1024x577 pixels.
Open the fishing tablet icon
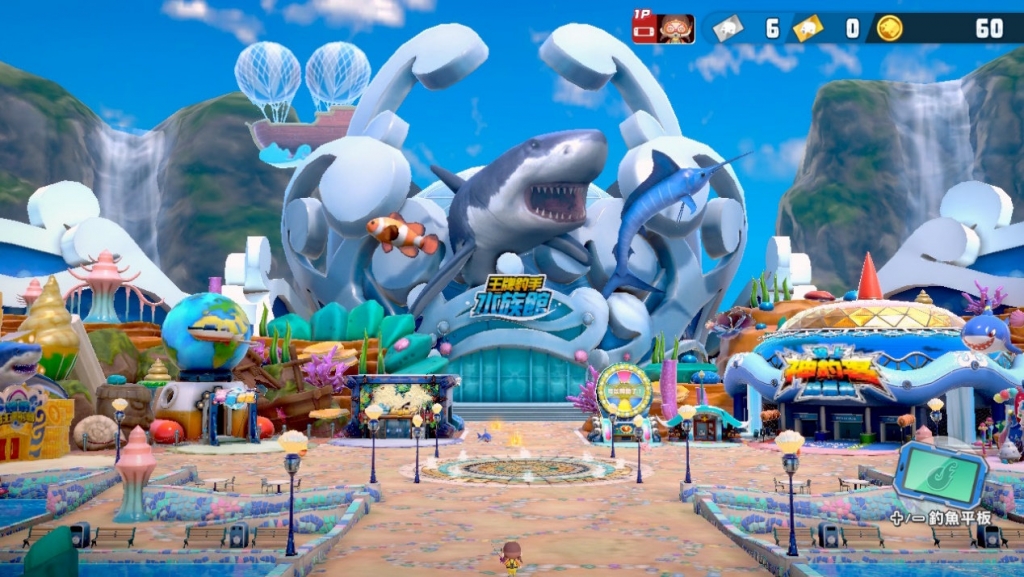939,472
